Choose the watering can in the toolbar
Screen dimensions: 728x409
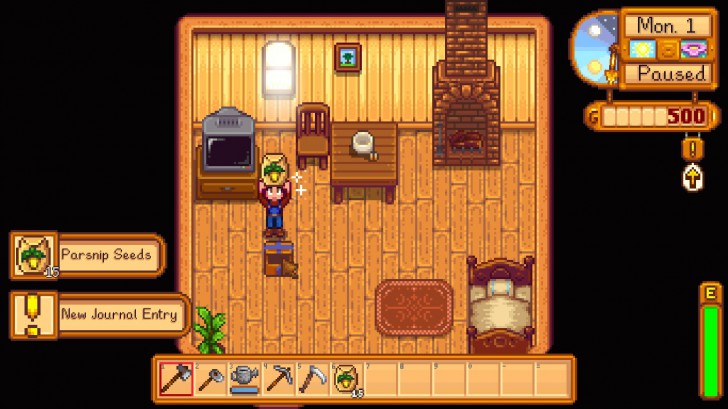(x=245, y=377)
